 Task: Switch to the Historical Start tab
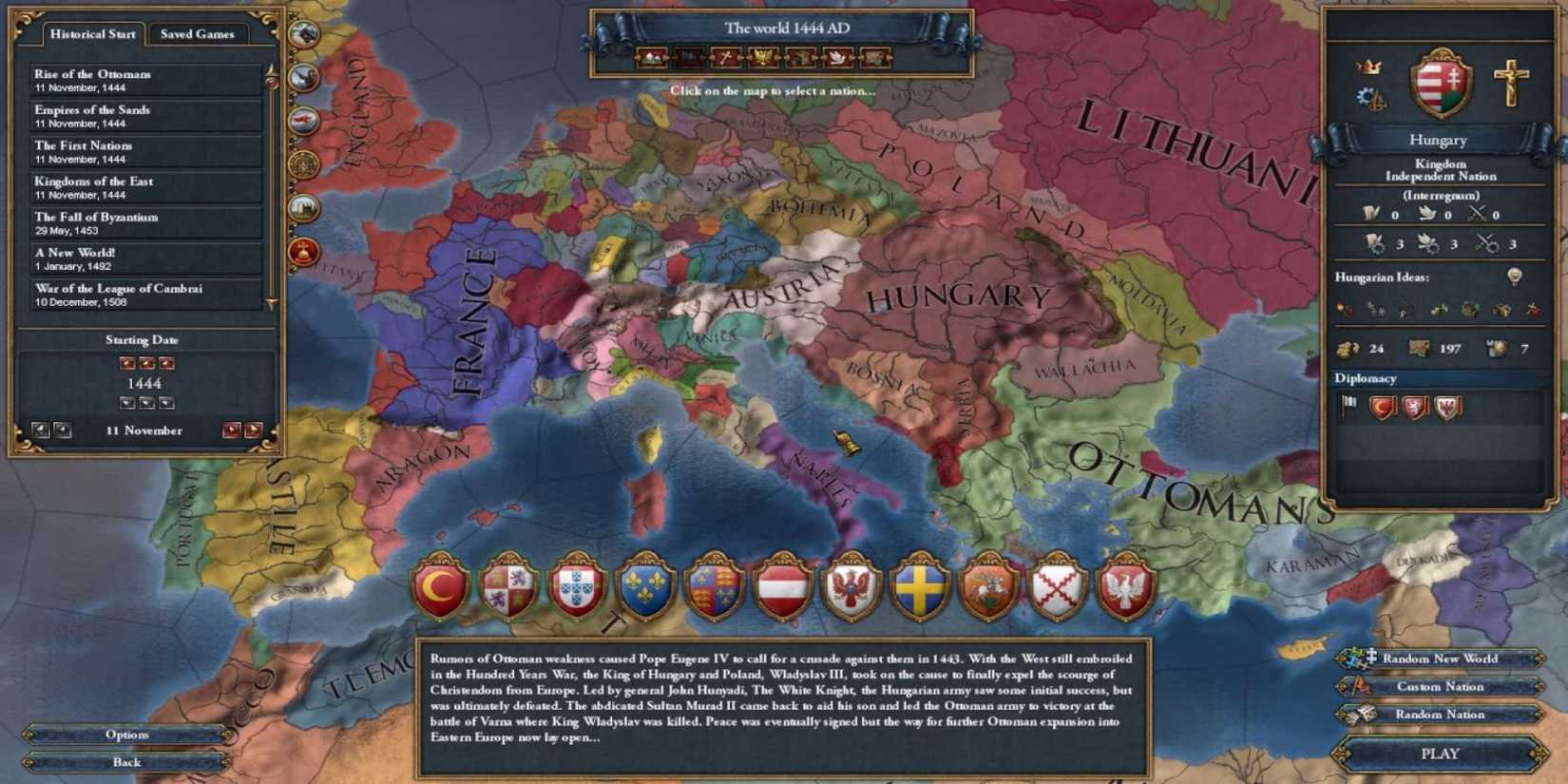(93, 33)
